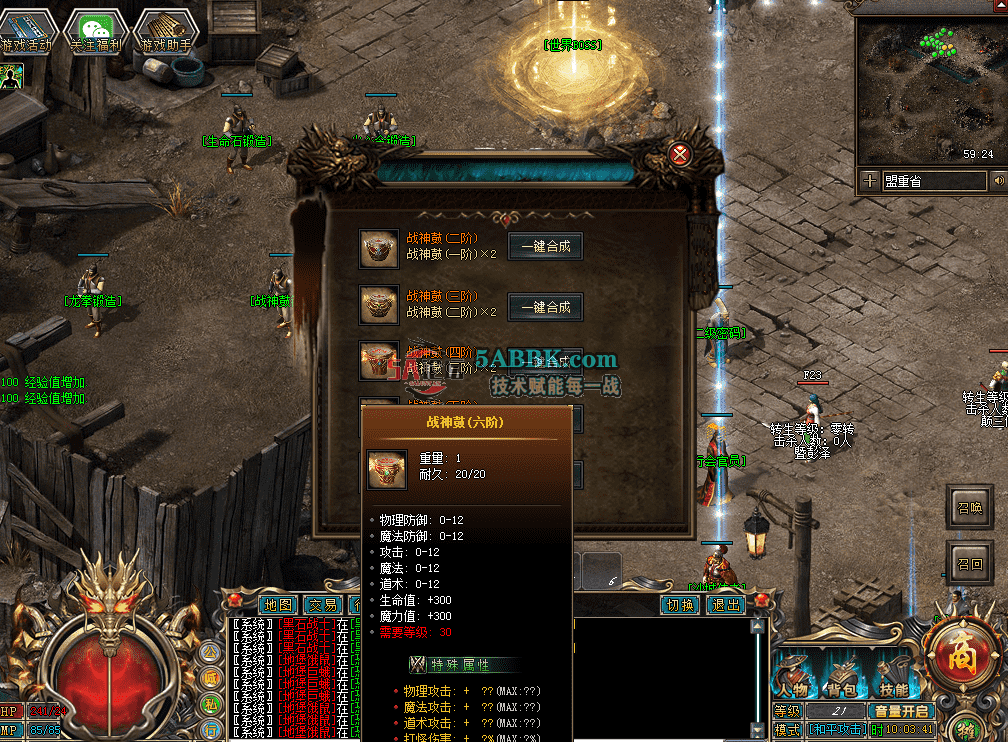Click the 召唤 summon button
Image resolution: width=1008 pixels, height=742 pixels.
pos(969,507)
